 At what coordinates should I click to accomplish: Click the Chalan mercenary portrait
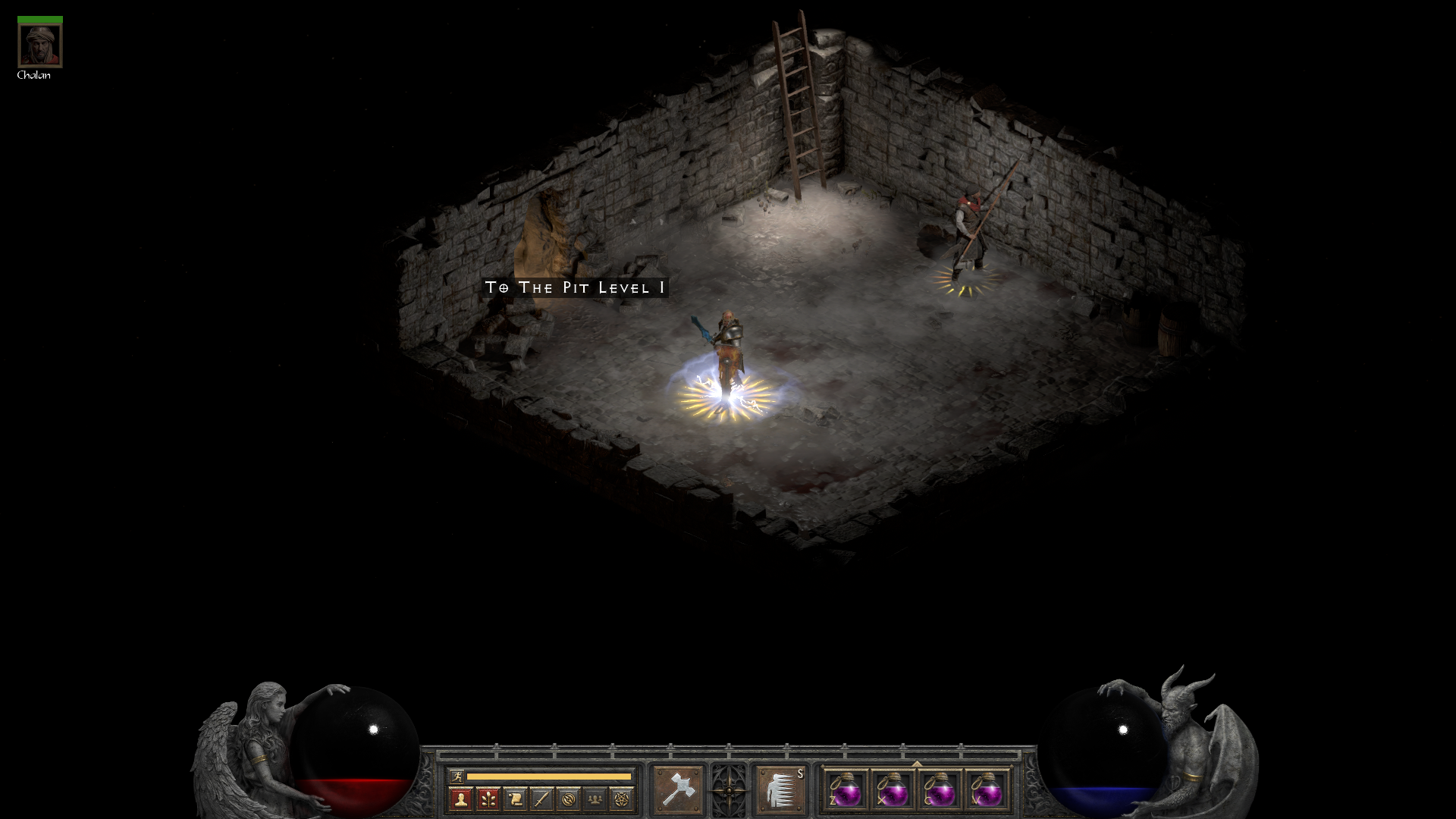(x=40, y=45)
